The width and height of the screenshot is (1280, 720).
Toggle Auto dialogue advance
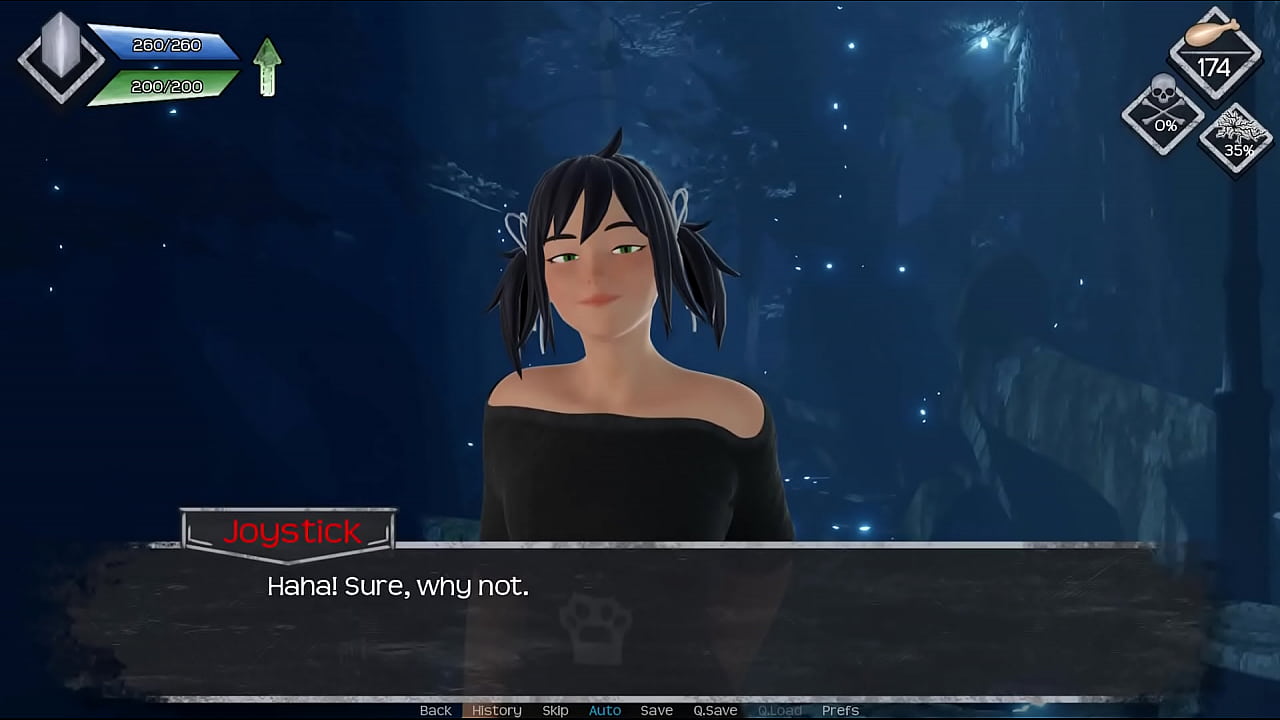pos(604,710)
